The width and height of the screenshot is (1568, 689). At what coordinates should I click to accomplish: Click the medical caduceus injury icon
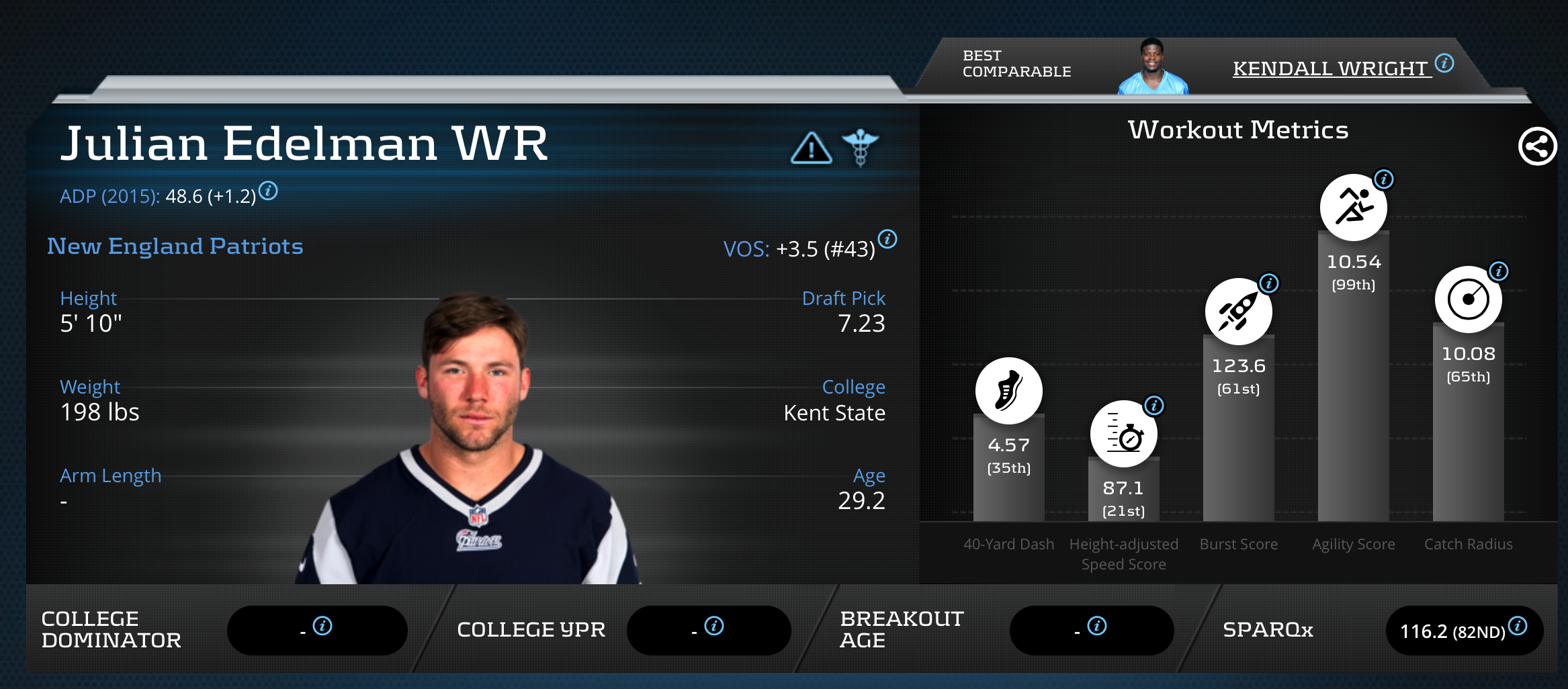(860, 147)
